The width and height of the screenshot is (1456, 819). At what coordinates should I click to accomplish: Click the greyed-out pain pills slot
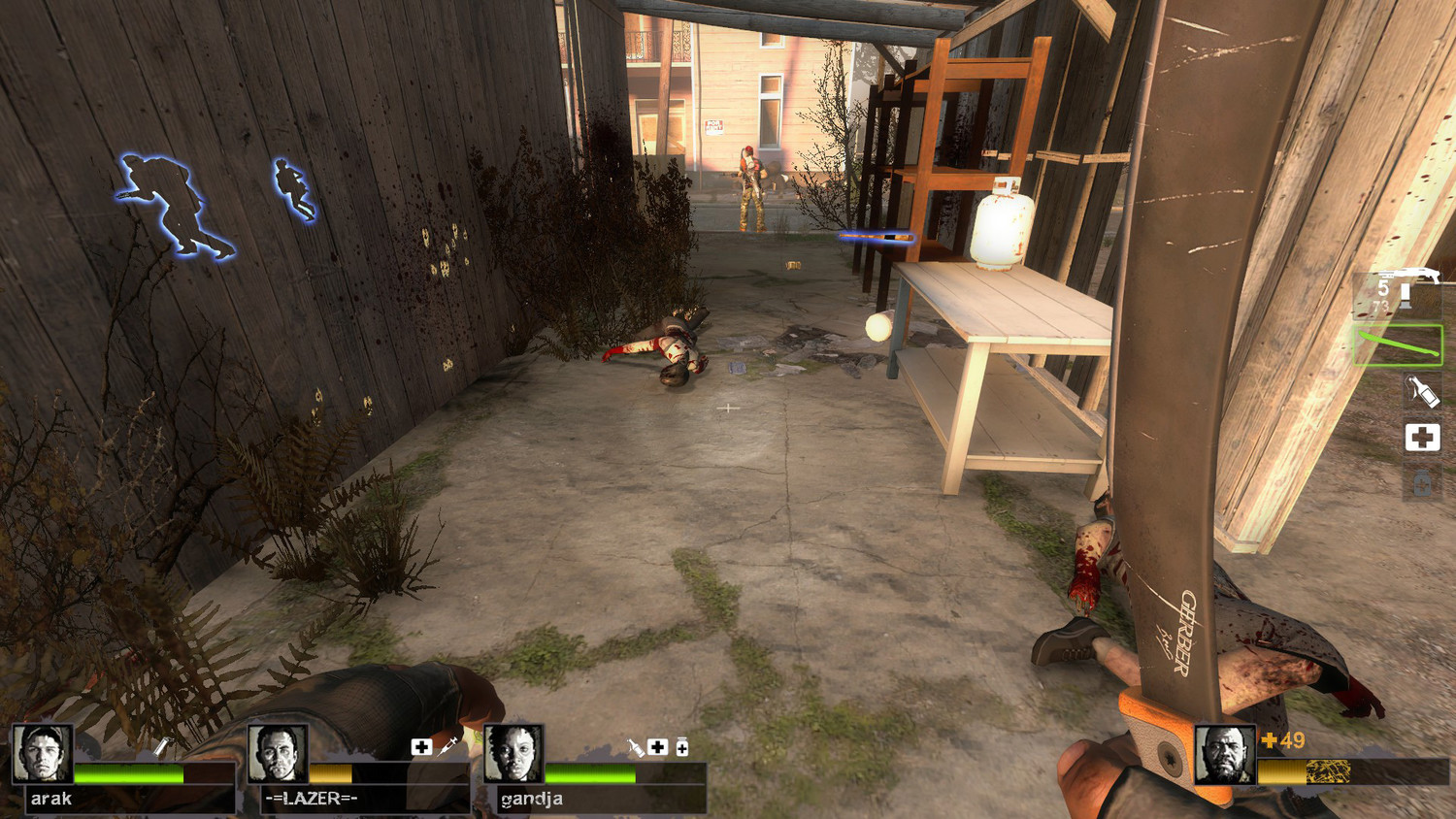(1422, 482)
